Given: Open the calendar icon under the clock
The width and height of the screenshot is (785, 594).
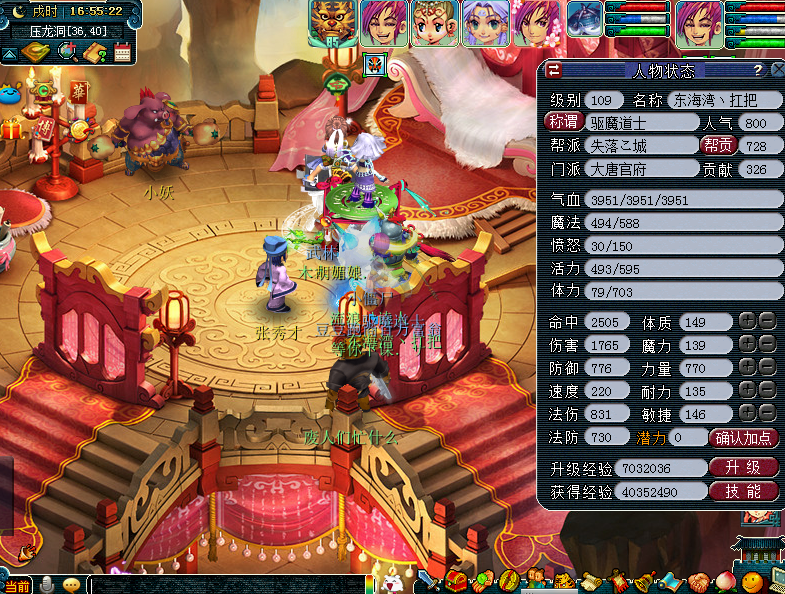Looking at the screenshot, I should (x=123, y=53).
